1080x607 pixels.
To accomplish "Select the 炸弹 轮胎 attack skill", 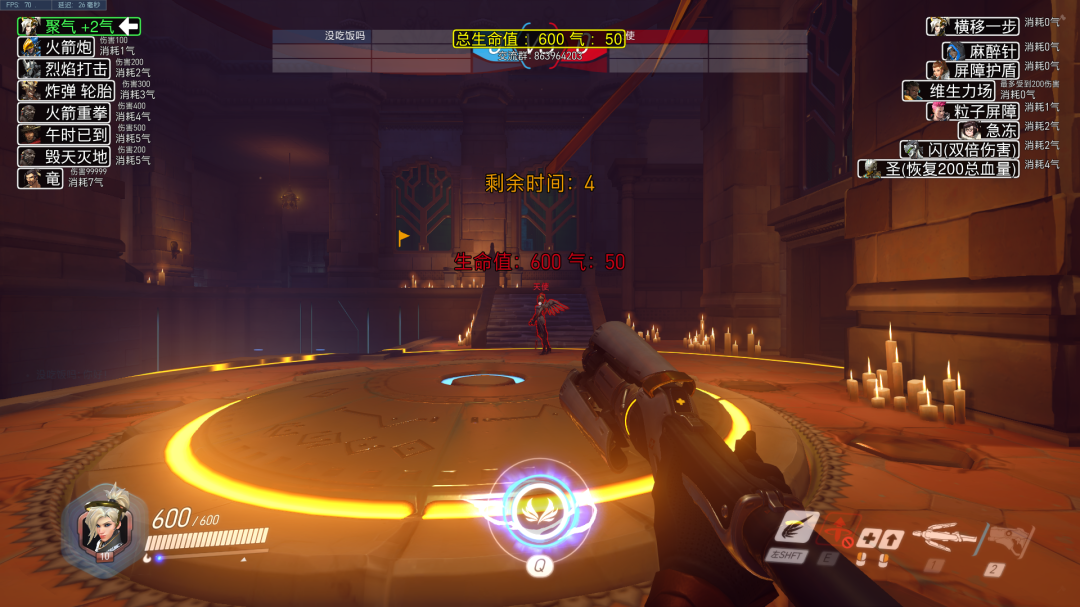I will point(64,91).
